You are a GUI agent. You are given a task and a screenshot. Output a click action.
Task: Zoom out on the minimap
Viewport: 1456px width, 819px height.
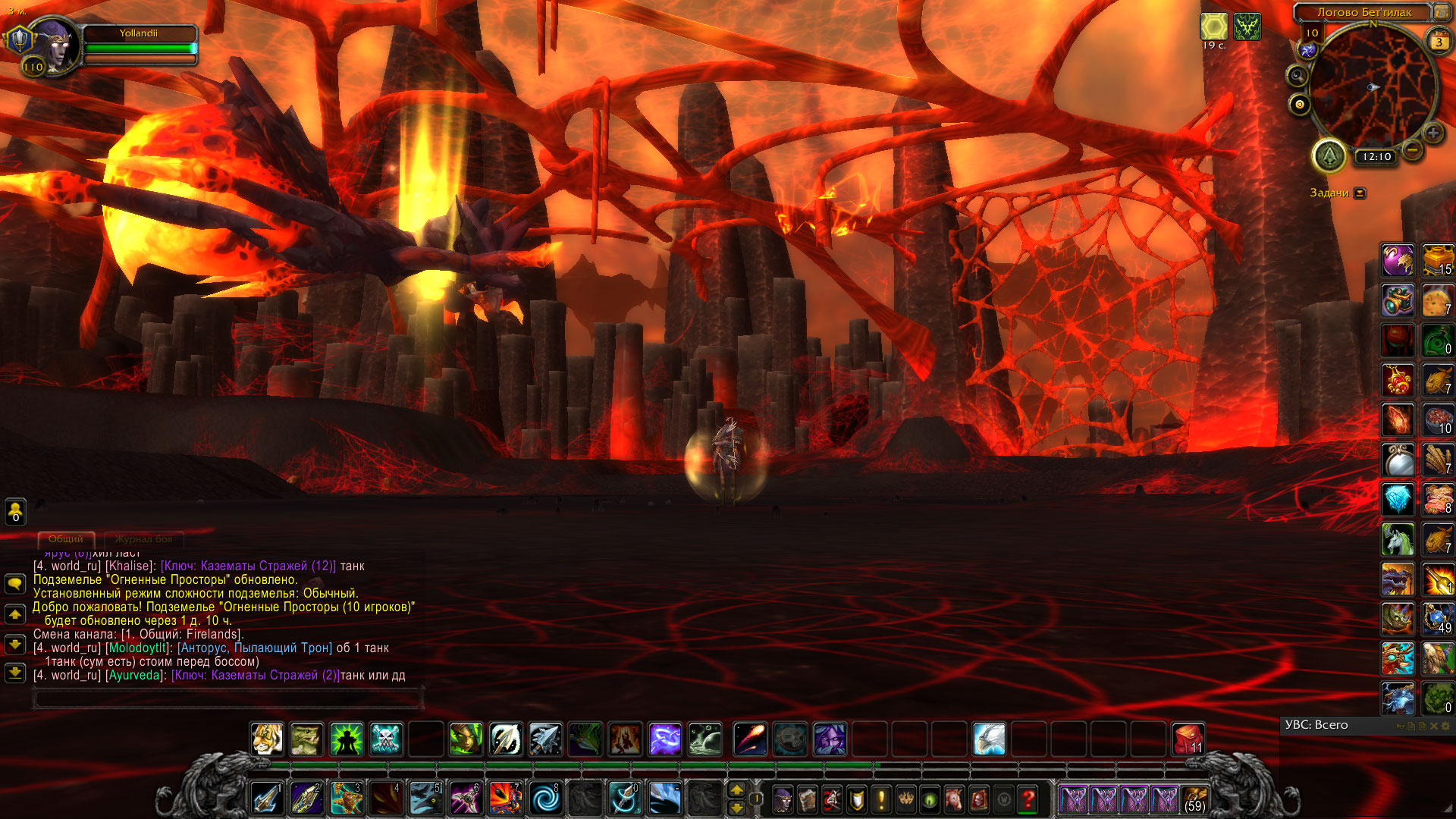pos(1412,150)
